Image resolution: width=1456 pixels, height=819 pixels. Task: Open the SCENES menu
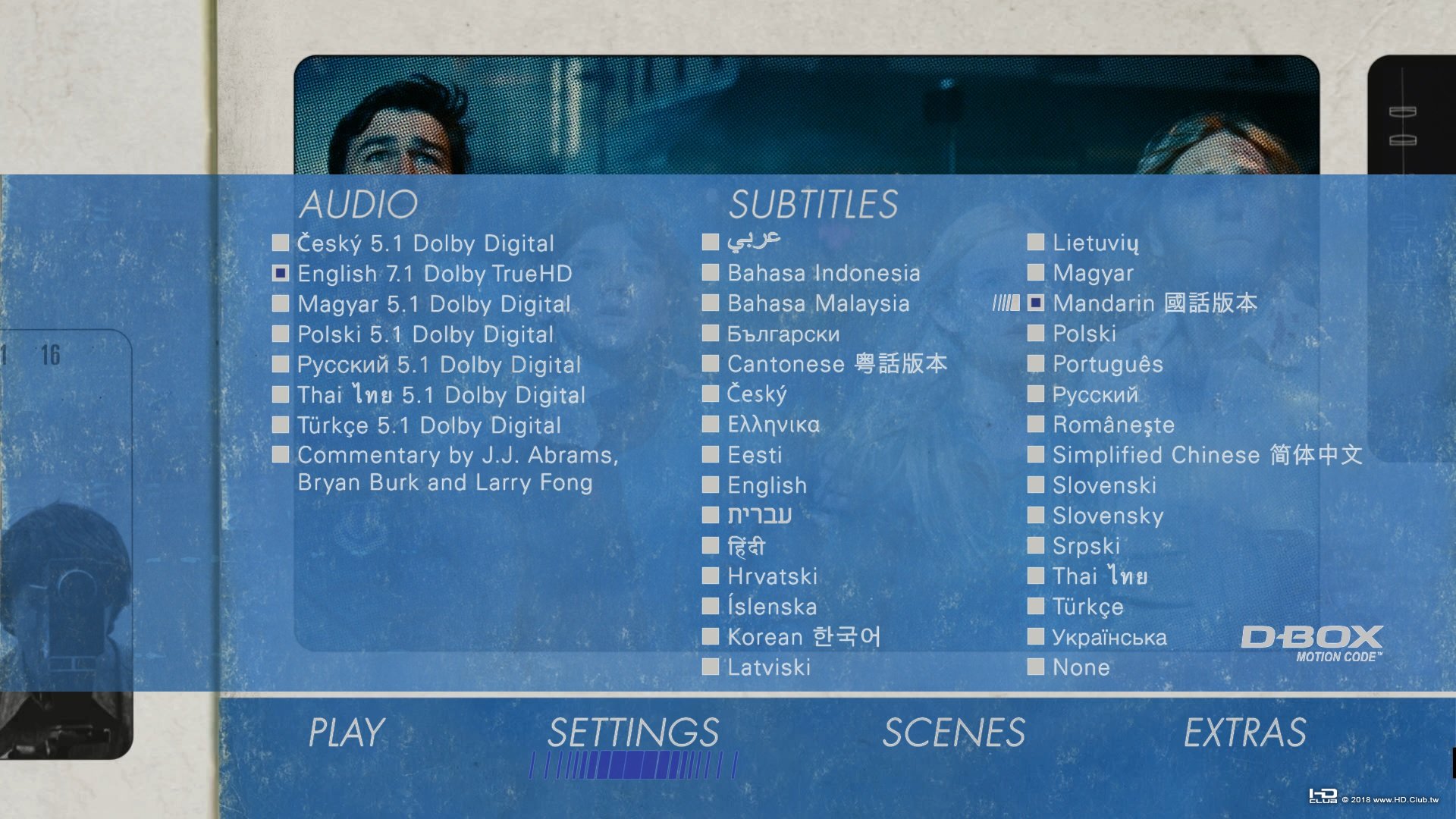(954, 733)
